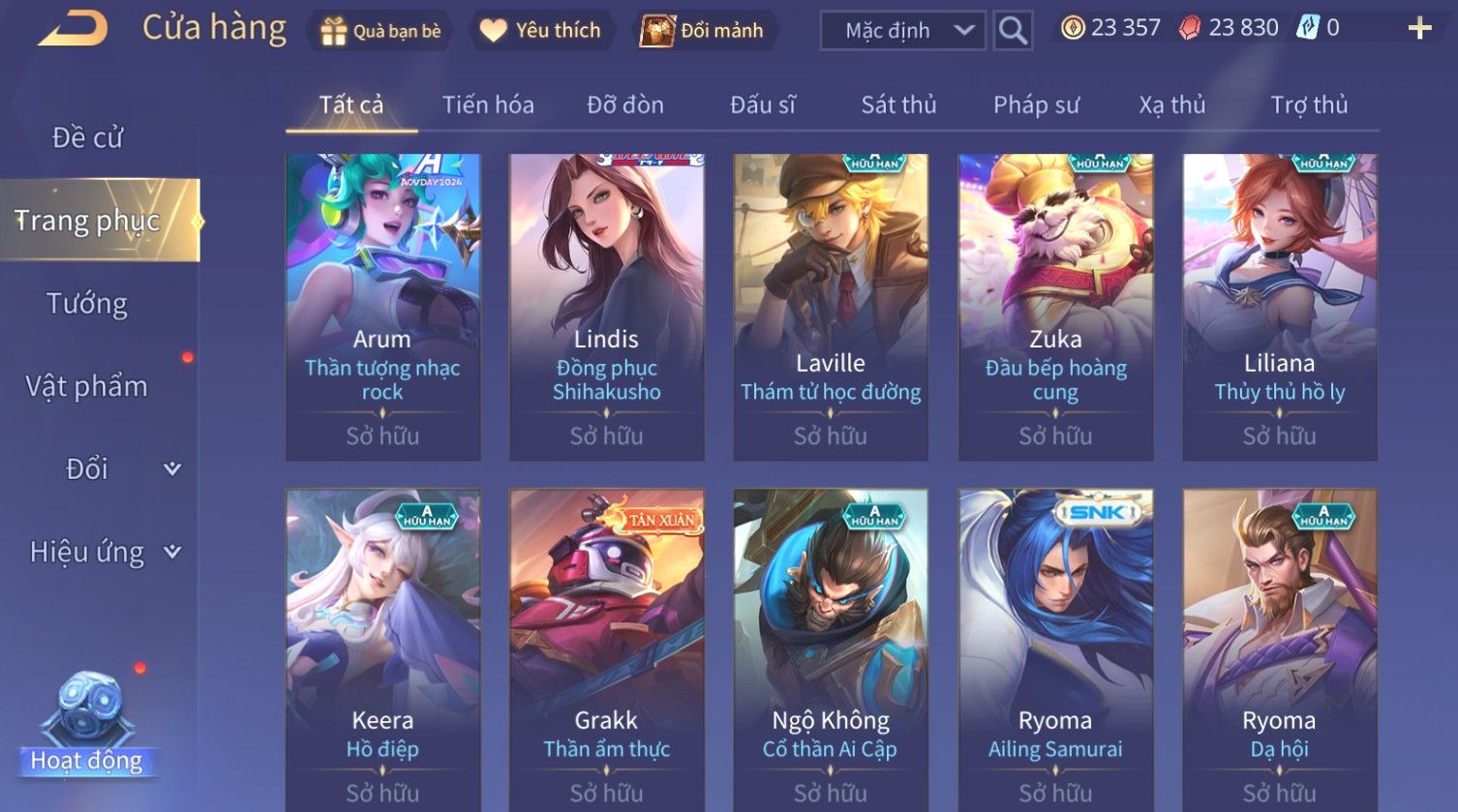Click the magnifying glass search button

pyautogui.click(x=1013, y=31)
